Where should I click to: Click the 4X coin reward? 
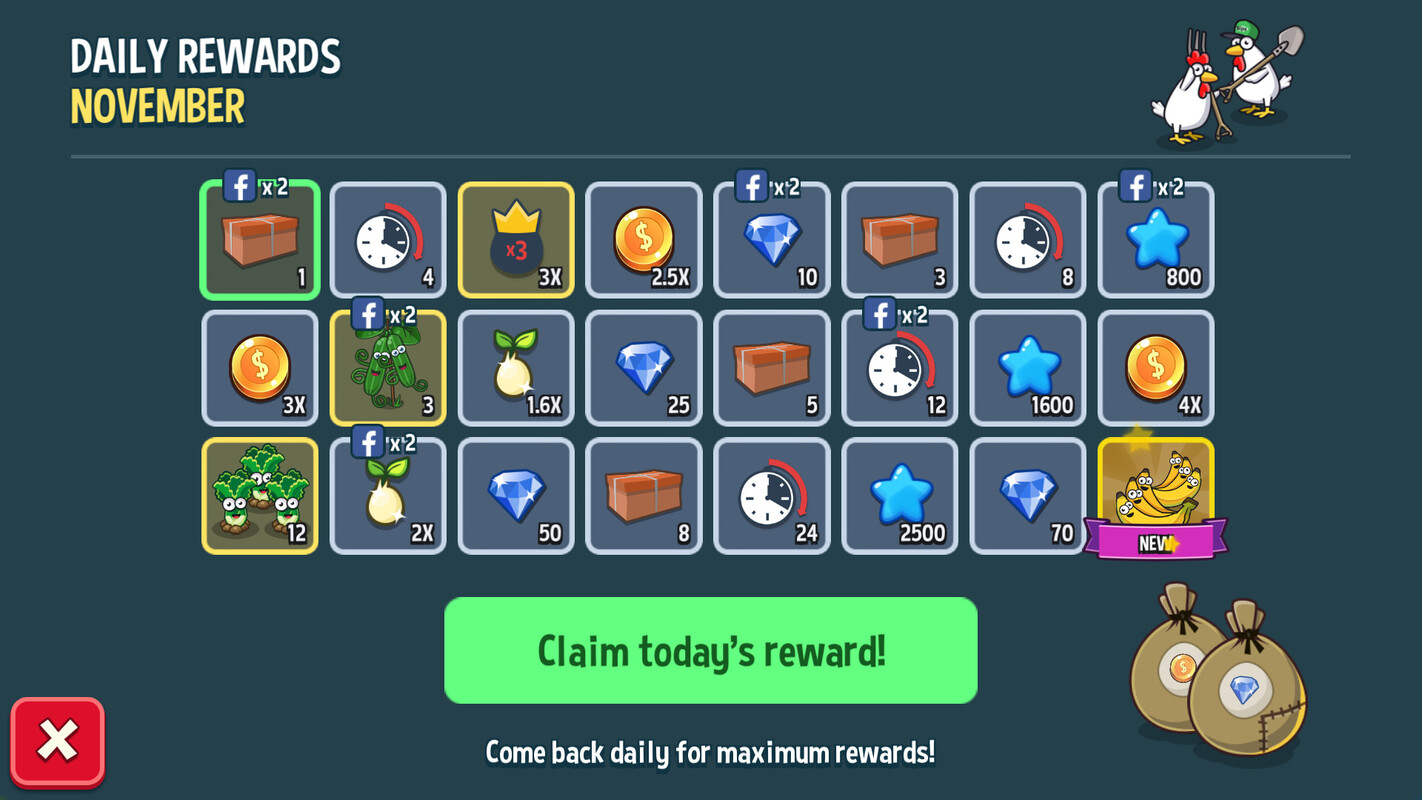[x=1155, y=368]
